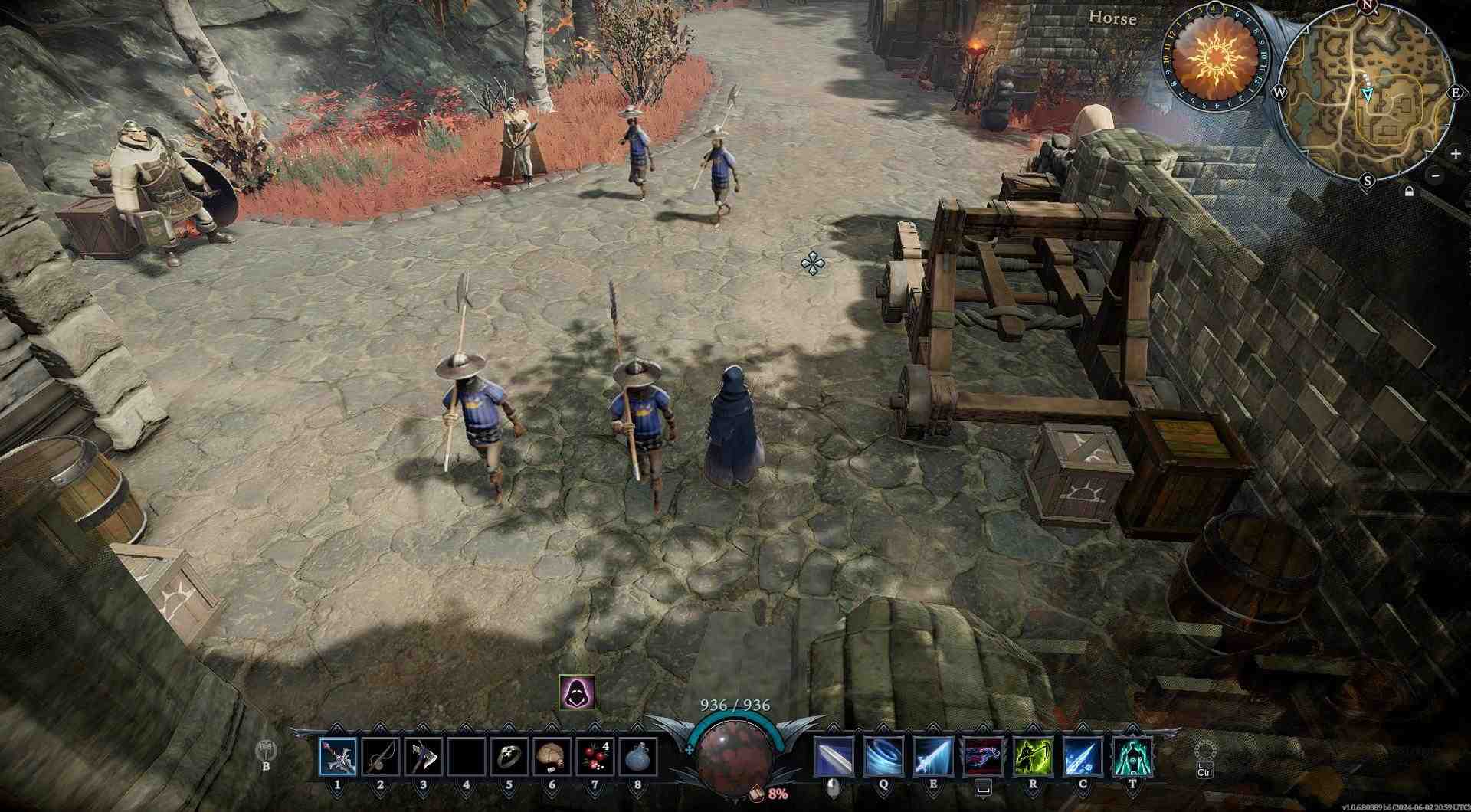Image resolution: width=1471 pixels, height=812 pixels.
Task: Toggle the minimap rotation lock
Action: pyautogui.click(x=1409, y=191)
